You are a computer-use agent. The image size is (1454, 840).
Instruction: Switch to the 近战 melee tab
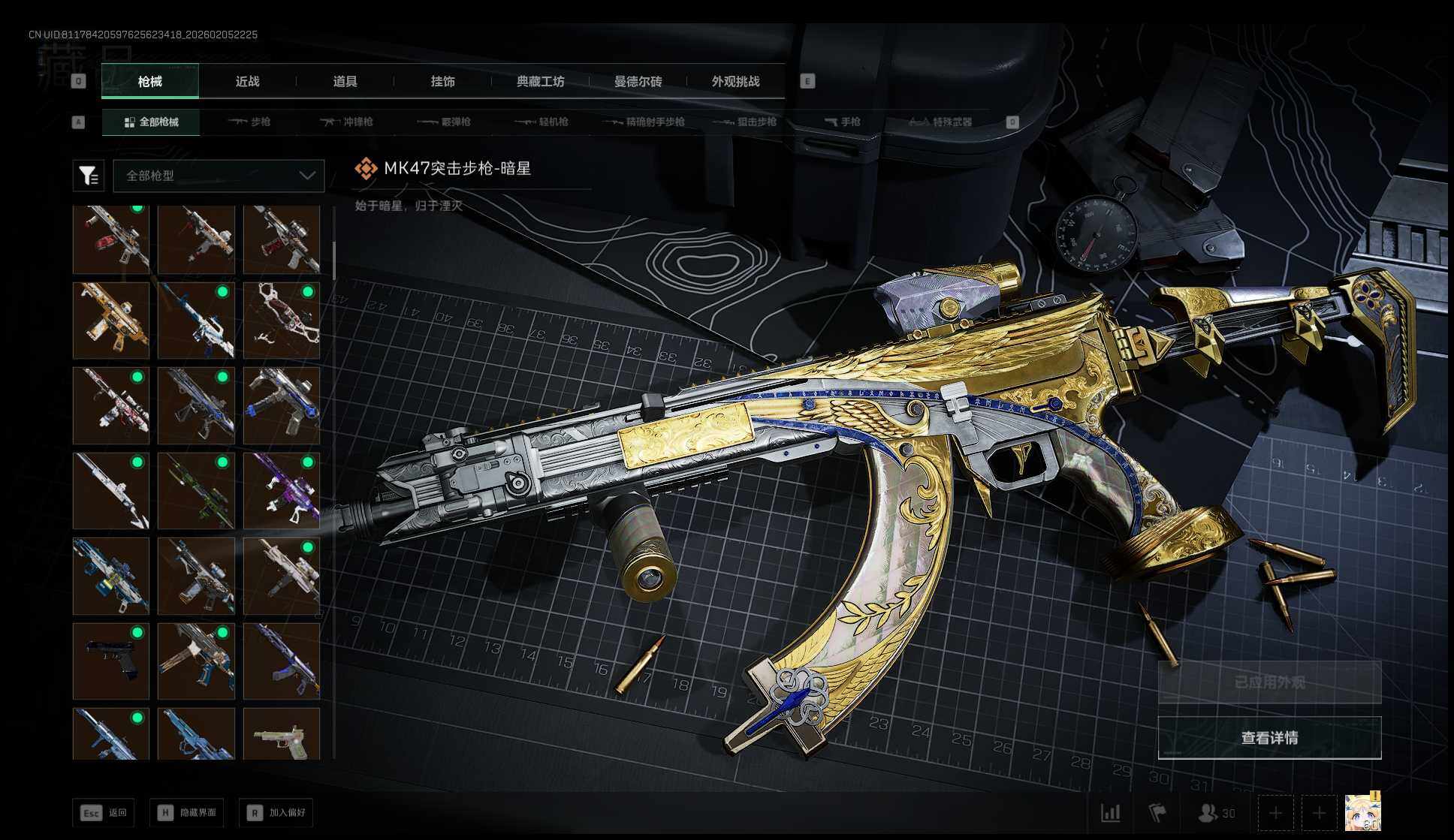[x=247, y=81]
